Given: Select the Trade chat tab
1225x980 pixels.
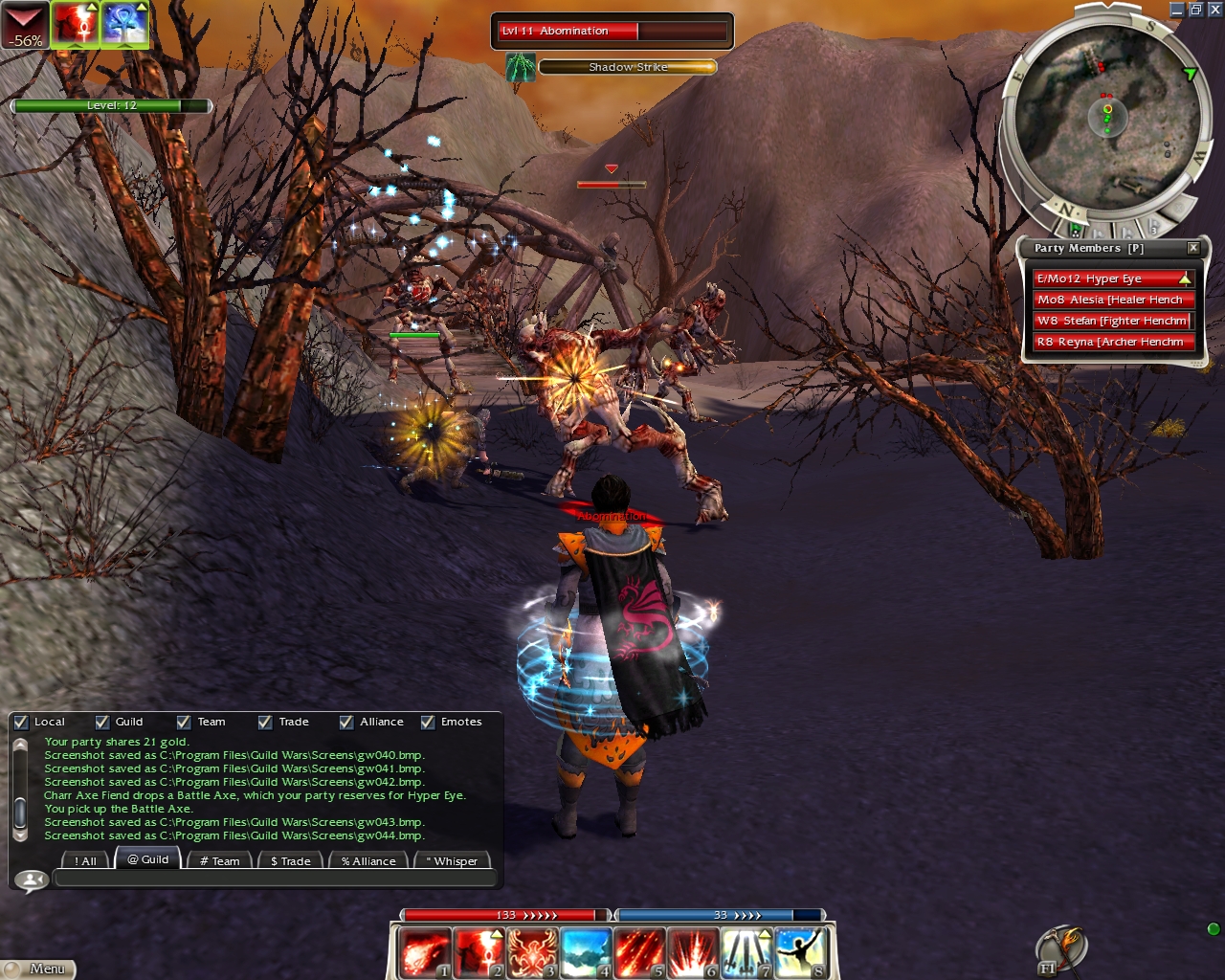Looking at the screenshot, I should coord(290,860).
